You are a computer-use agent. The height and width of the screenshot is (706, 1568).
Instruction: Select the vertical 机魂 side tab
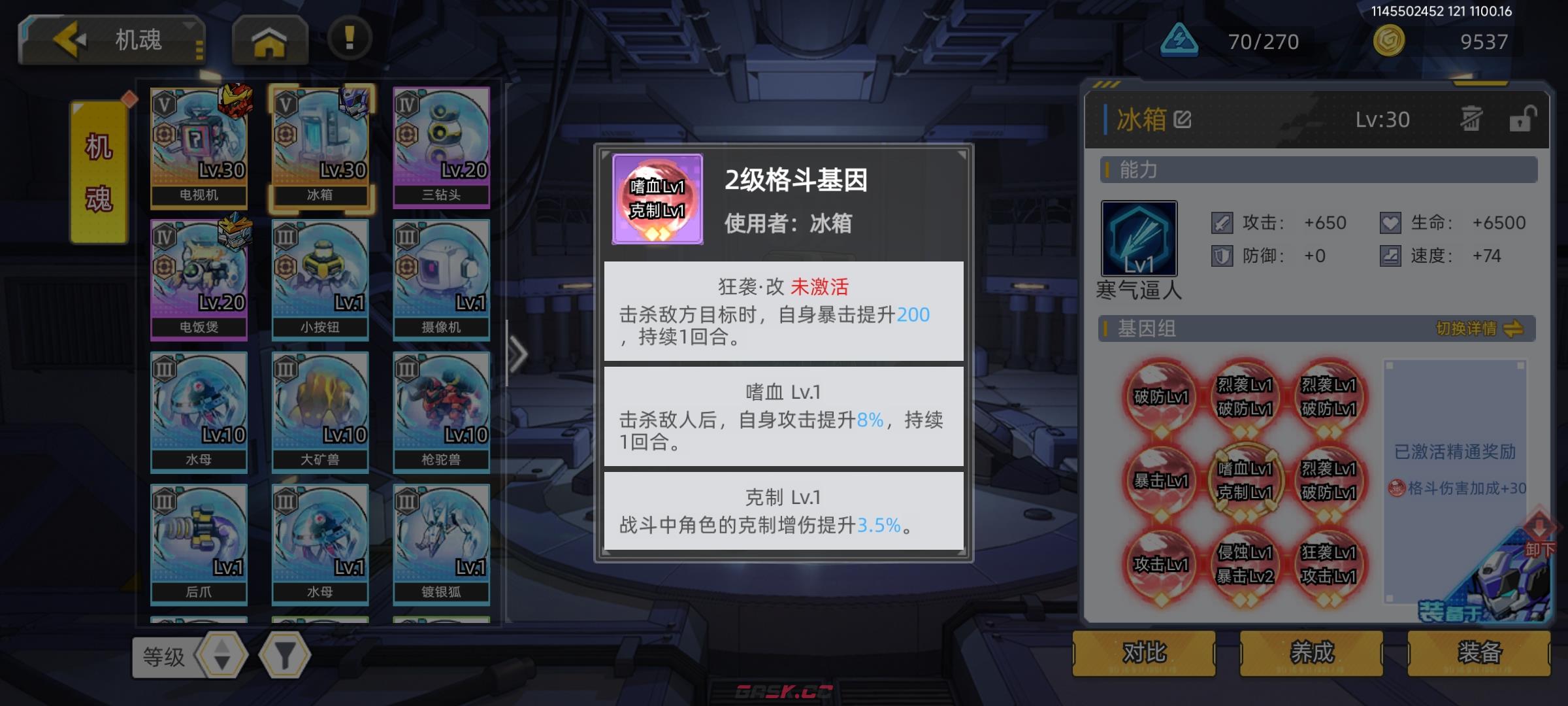tap(98, 173)
